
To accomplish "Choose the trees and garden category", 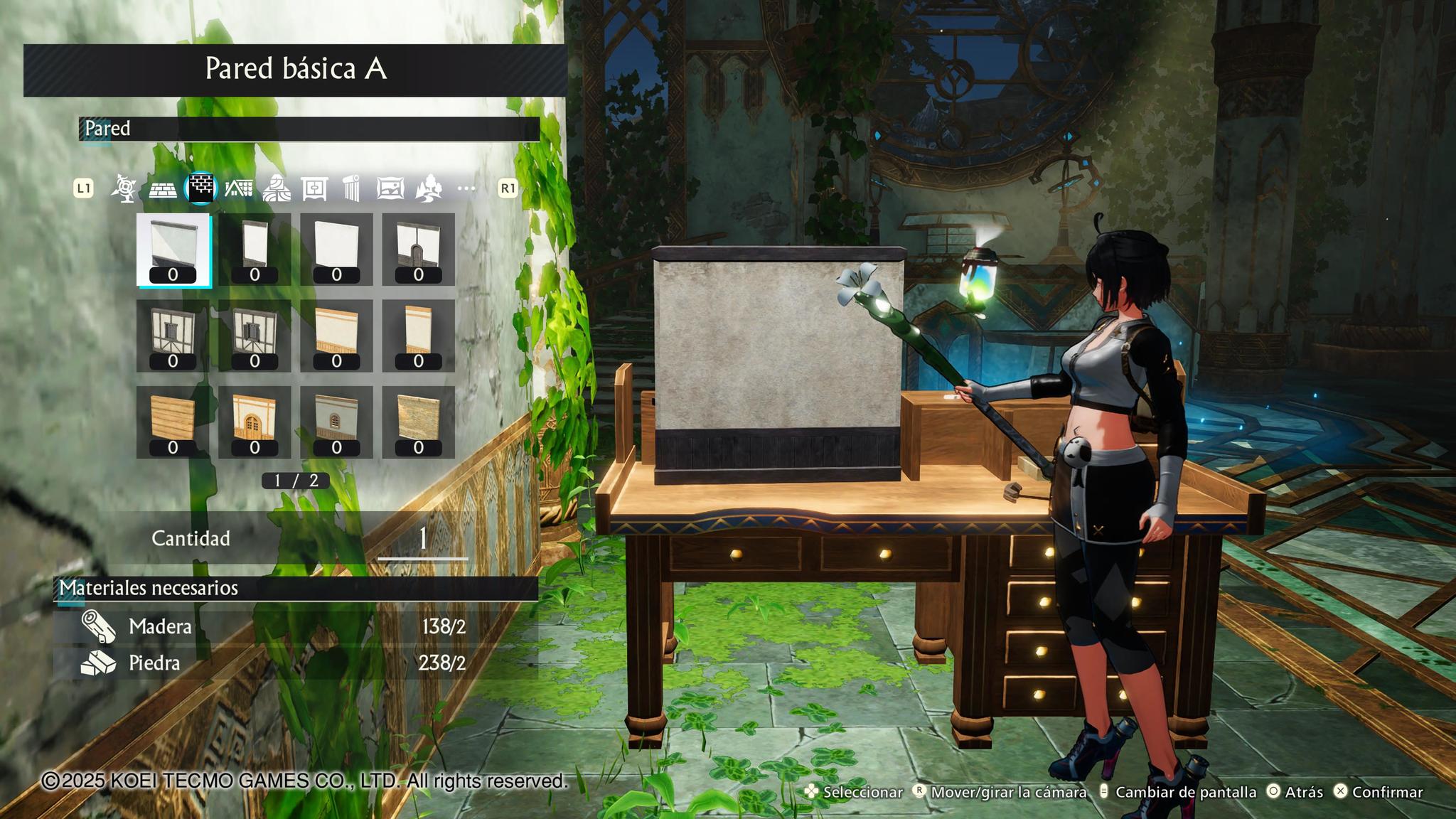I will pyautogui.click(x=428, y=188).
